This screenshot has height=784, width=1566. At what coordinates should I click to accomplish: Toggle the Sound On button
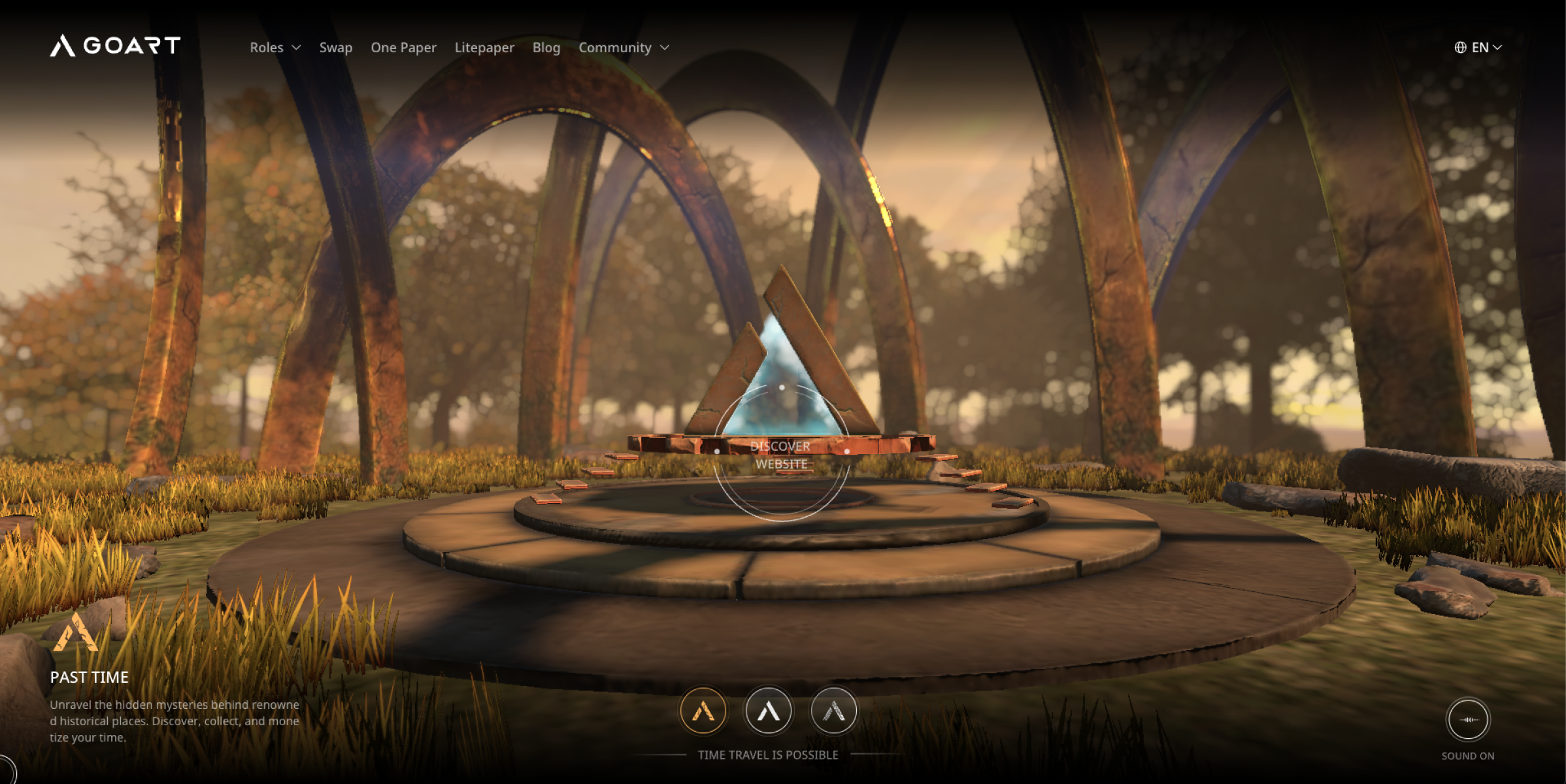[x=1468, y=719]
